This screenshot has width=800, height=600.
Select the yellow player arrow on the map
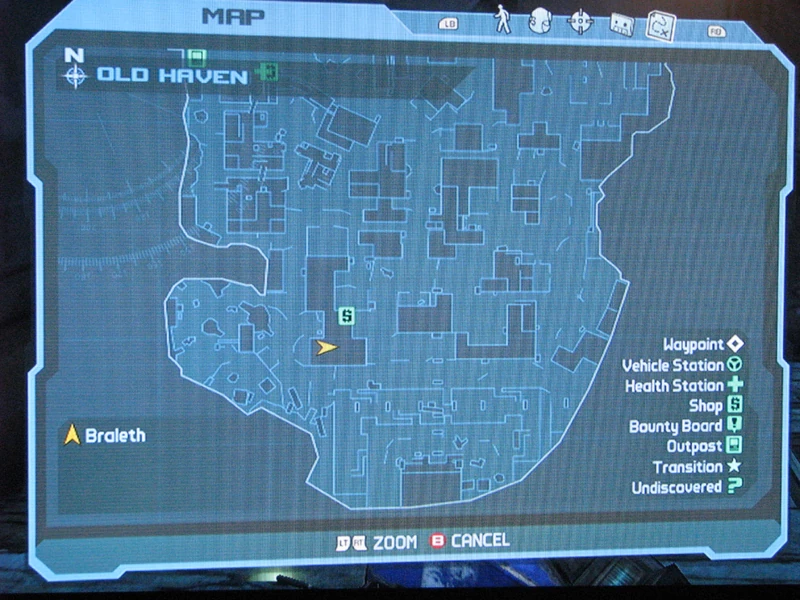pos(325,347)
